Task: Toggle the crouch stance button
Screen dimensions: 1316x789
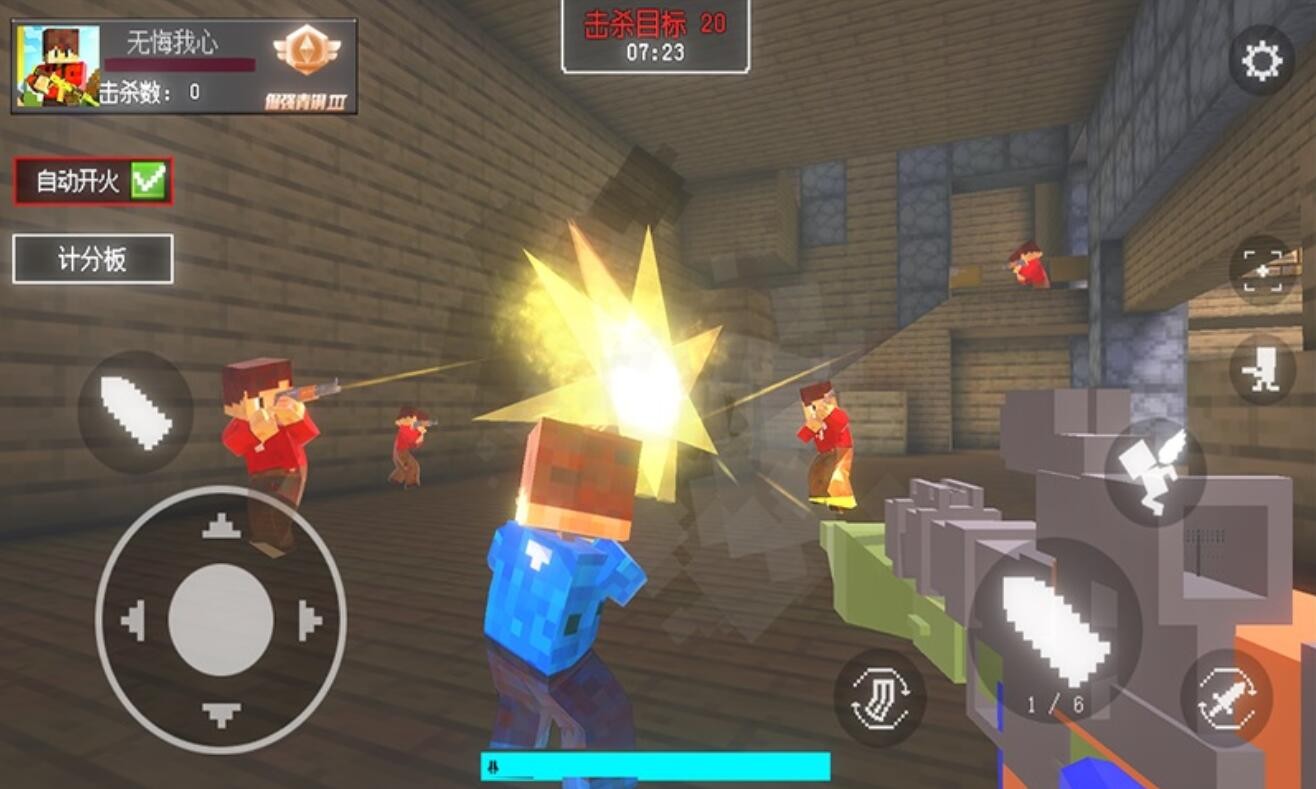Action: click(x=1262, y=369)
